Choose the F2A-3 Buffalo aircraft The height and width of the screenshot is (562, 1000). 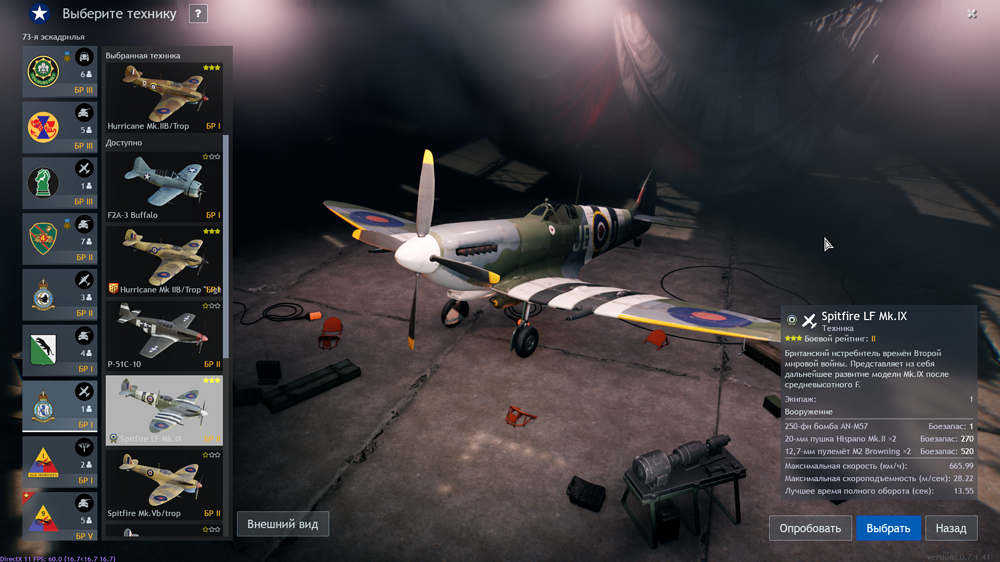[x=164, y=184]
